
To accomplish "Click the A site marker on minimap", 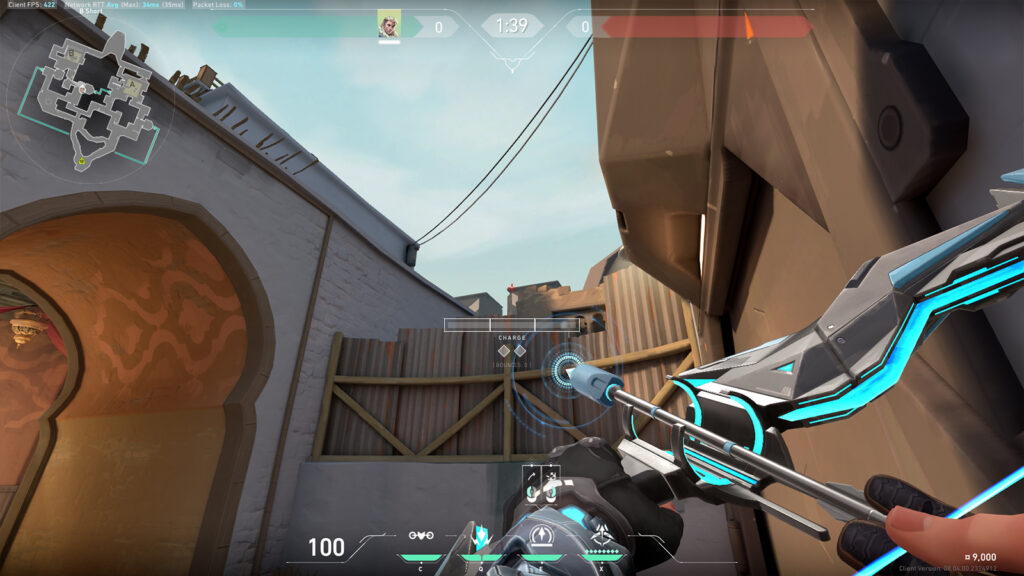I will pos(131,86).
